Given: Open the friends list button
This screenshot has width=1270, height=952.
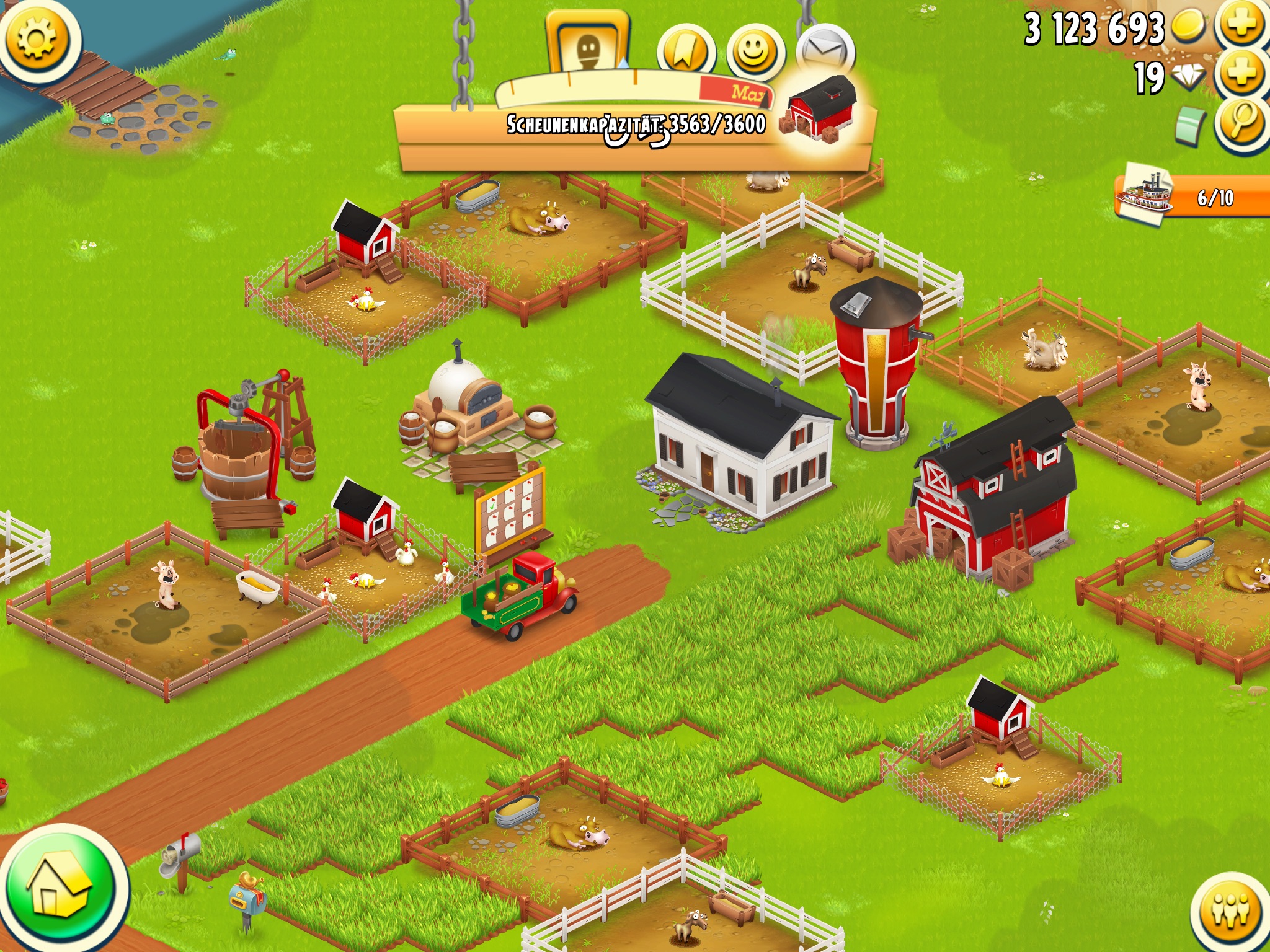Looking at the screenshot, I should [1230, 910].
